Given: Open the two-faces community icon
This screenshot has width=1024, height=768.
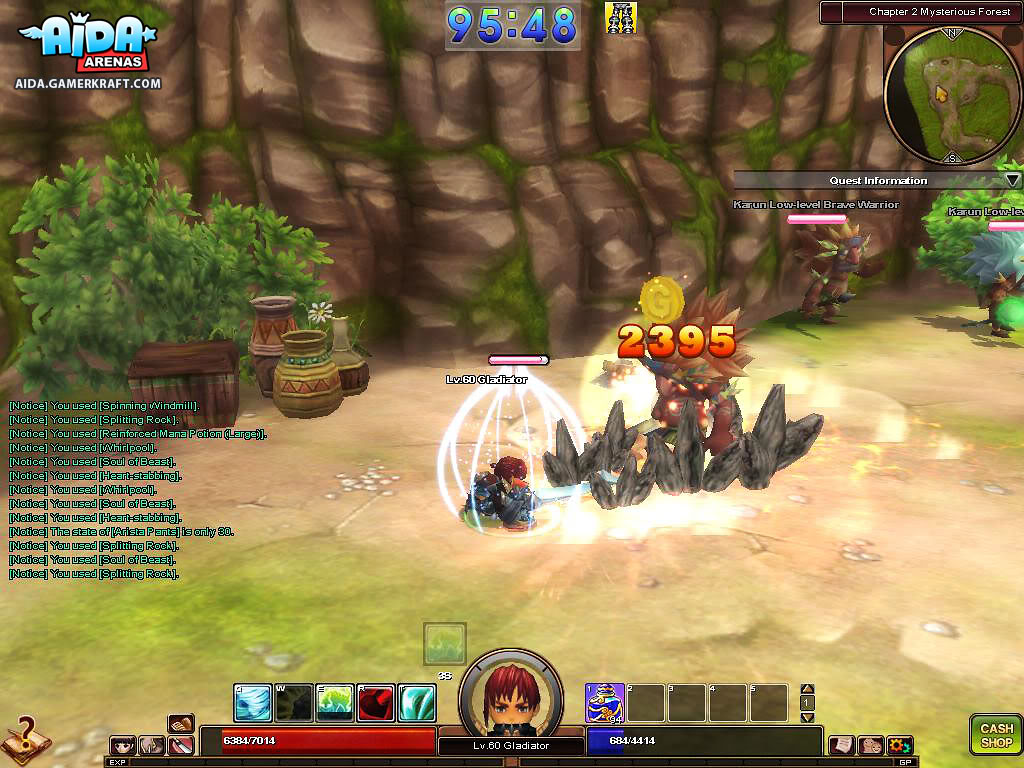Looking at the screenshot, I should coord(870,745).
